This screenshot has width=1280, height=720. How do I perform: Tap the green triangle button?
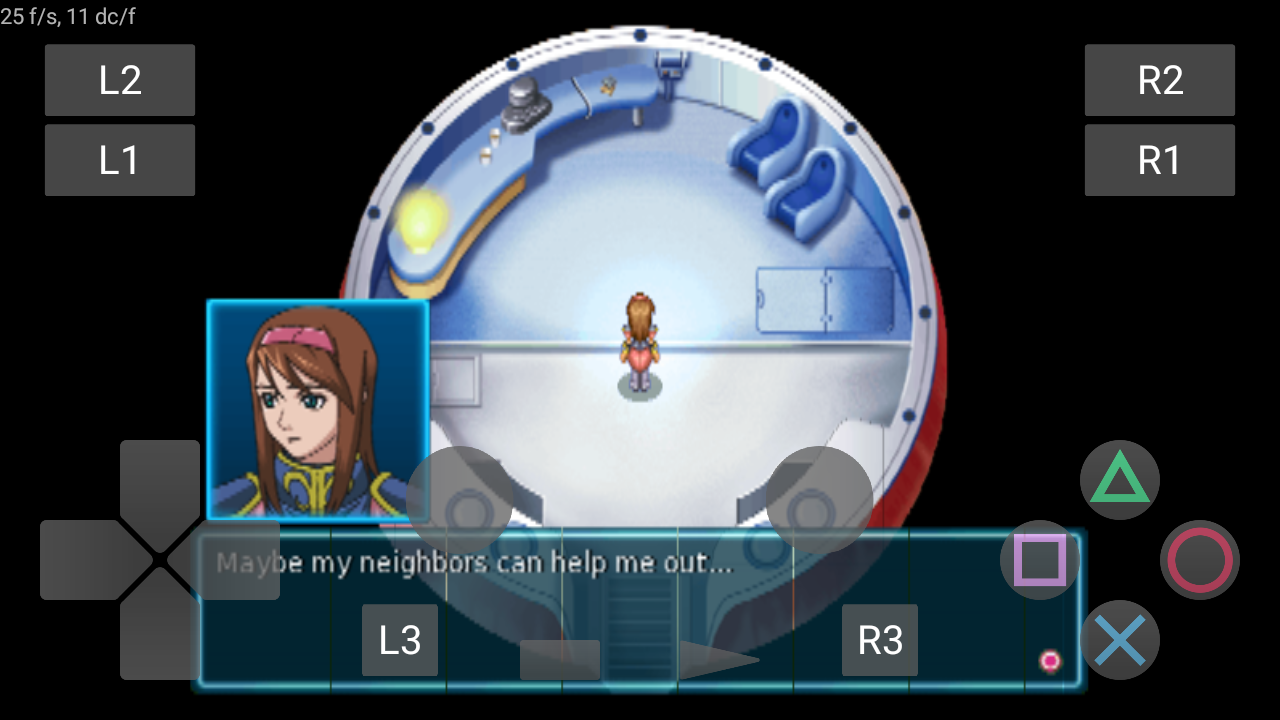[1120, 480]
